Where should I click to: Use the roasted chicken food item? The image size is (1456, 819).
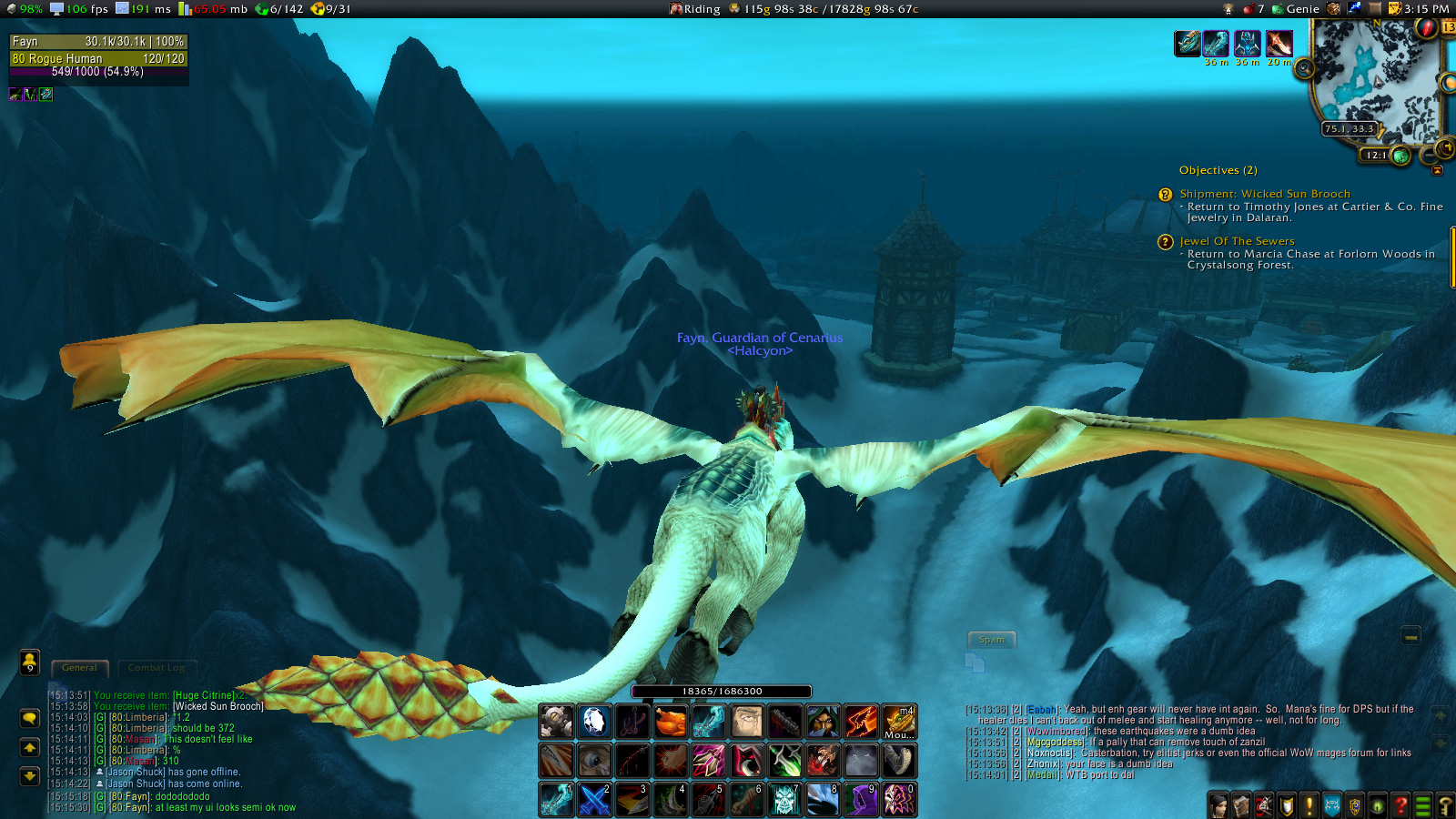(x=671, y=722)
